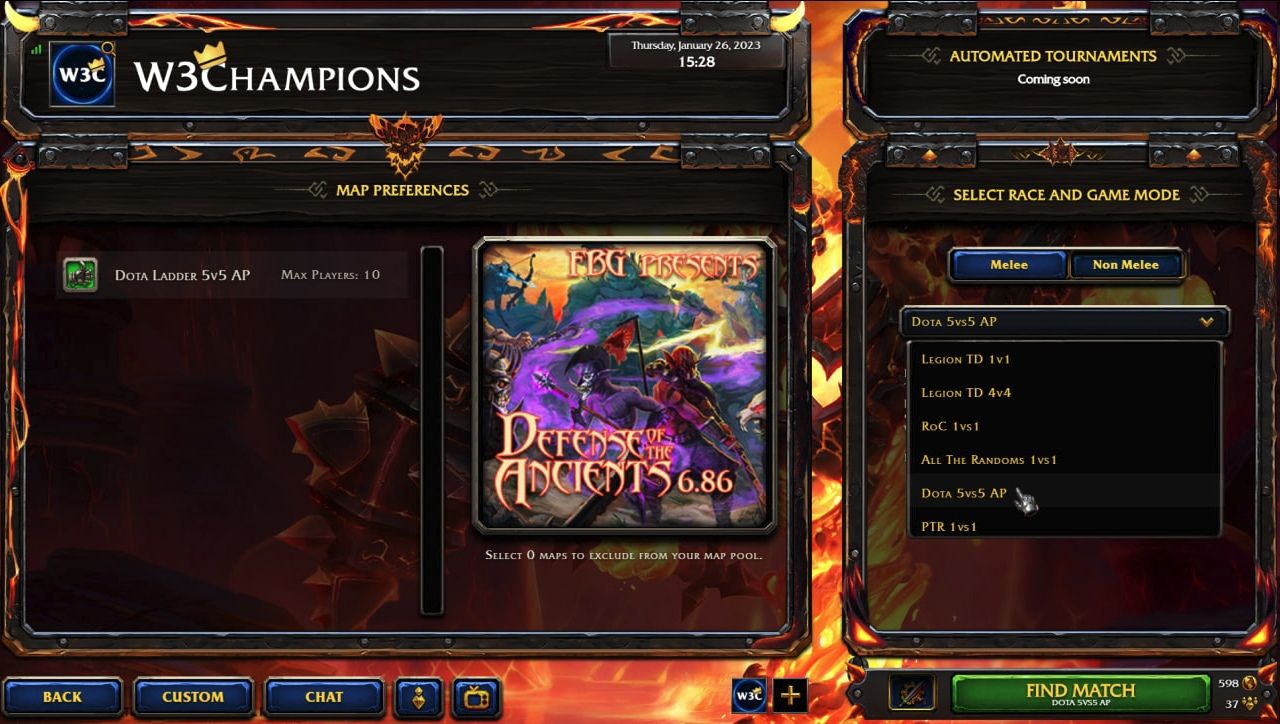Viewport: 1280px width, 724px height.
Task: Click the TV replay icon in the bottom bar
Action: coord(478,698)
